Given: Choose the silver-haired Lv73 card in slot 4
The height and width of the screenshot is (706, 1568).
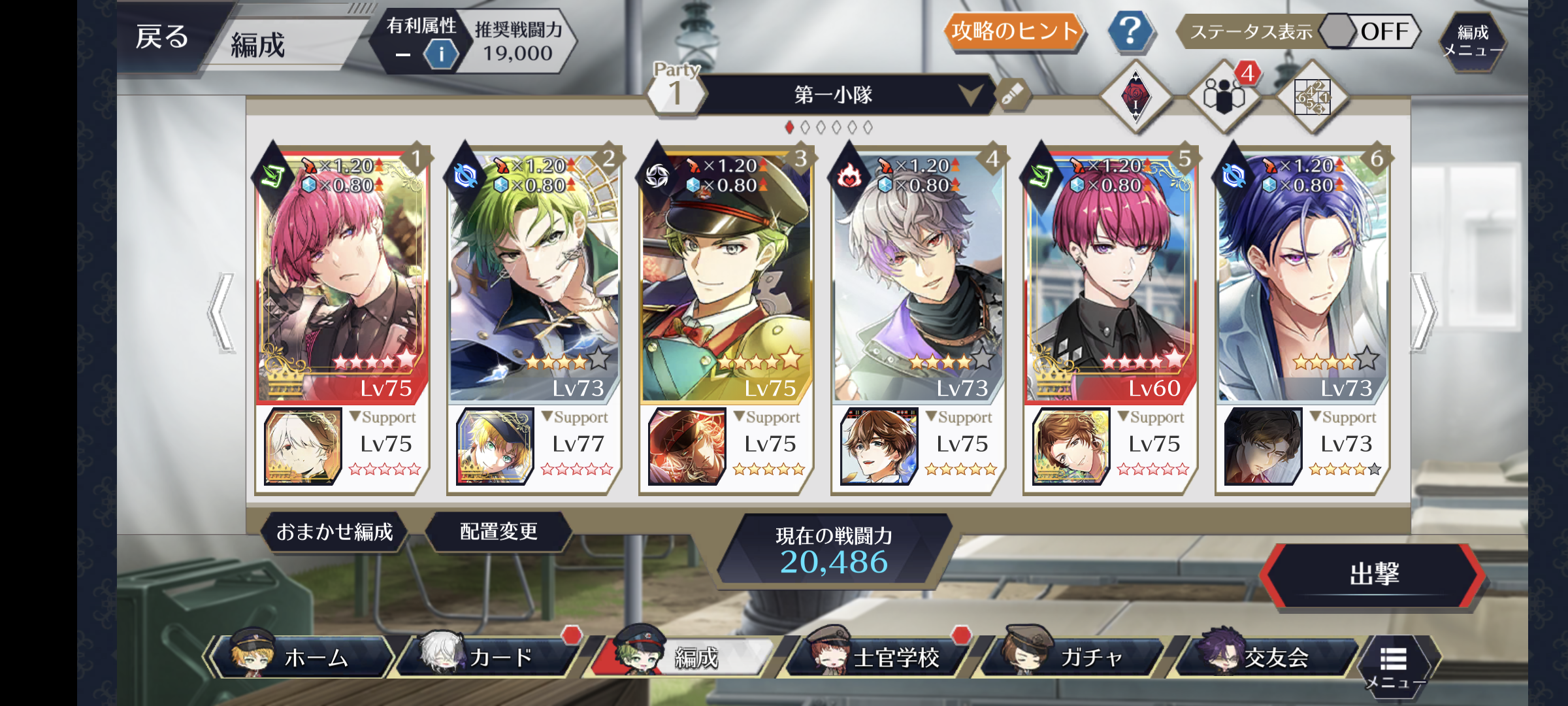Looking at the screenshot, I should tap(917, 275).
